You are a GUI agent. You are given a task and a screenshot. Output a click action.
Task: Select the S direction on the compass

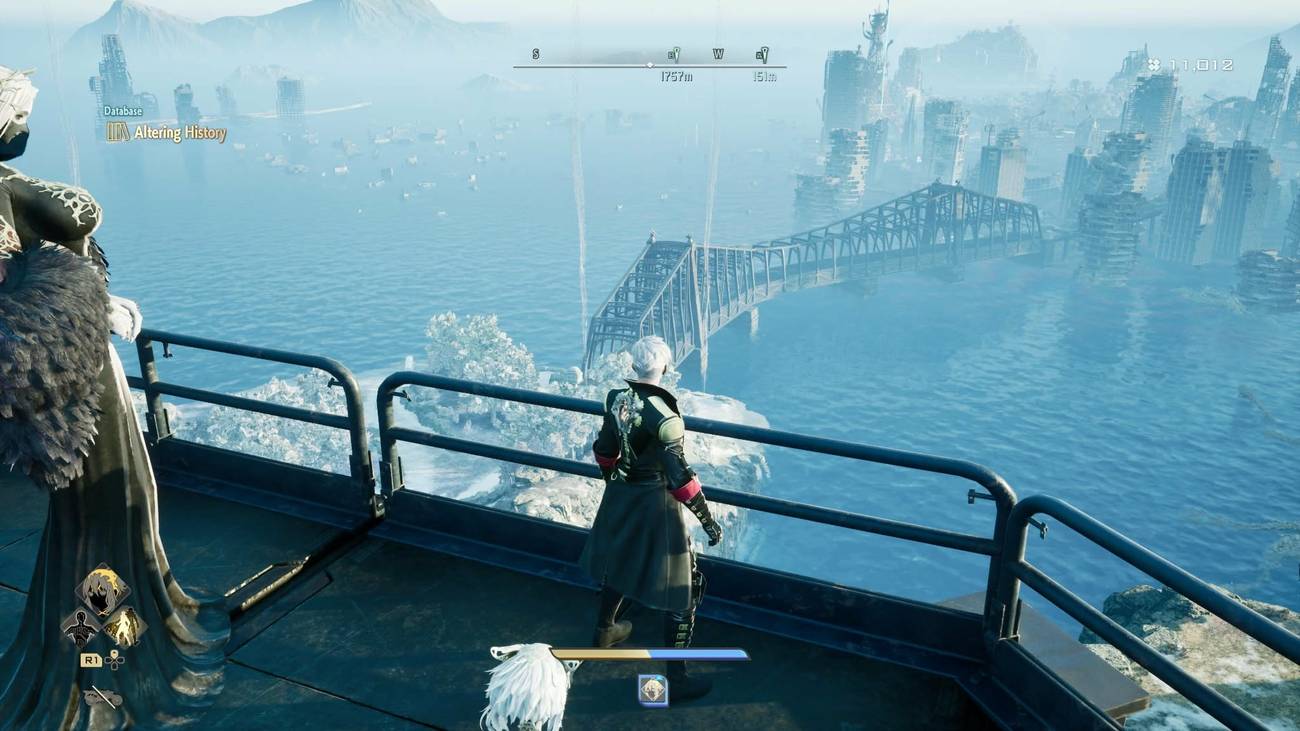tap(535, 53)
